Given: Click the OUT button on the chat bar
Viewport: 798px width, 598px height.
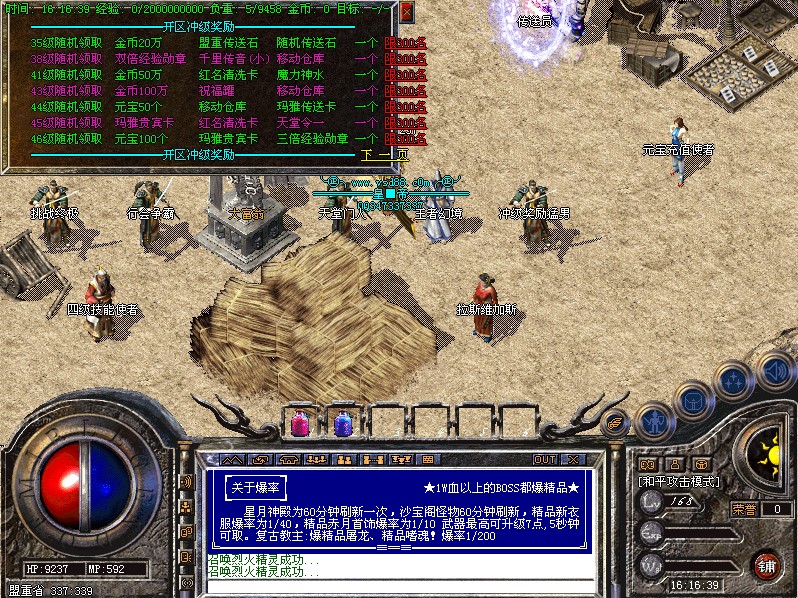Looking at the screenshot, I should pos(544,459).
